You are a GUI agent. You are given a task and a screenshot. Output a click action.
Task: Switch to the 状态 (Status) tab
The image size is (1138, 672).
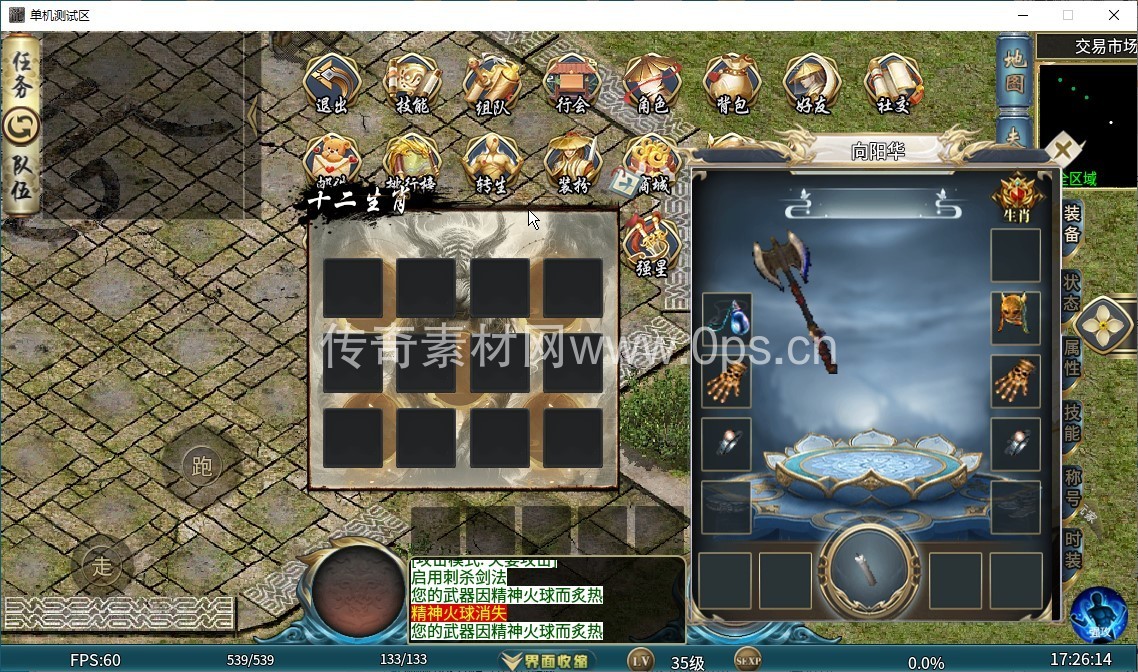[1072, 289]
